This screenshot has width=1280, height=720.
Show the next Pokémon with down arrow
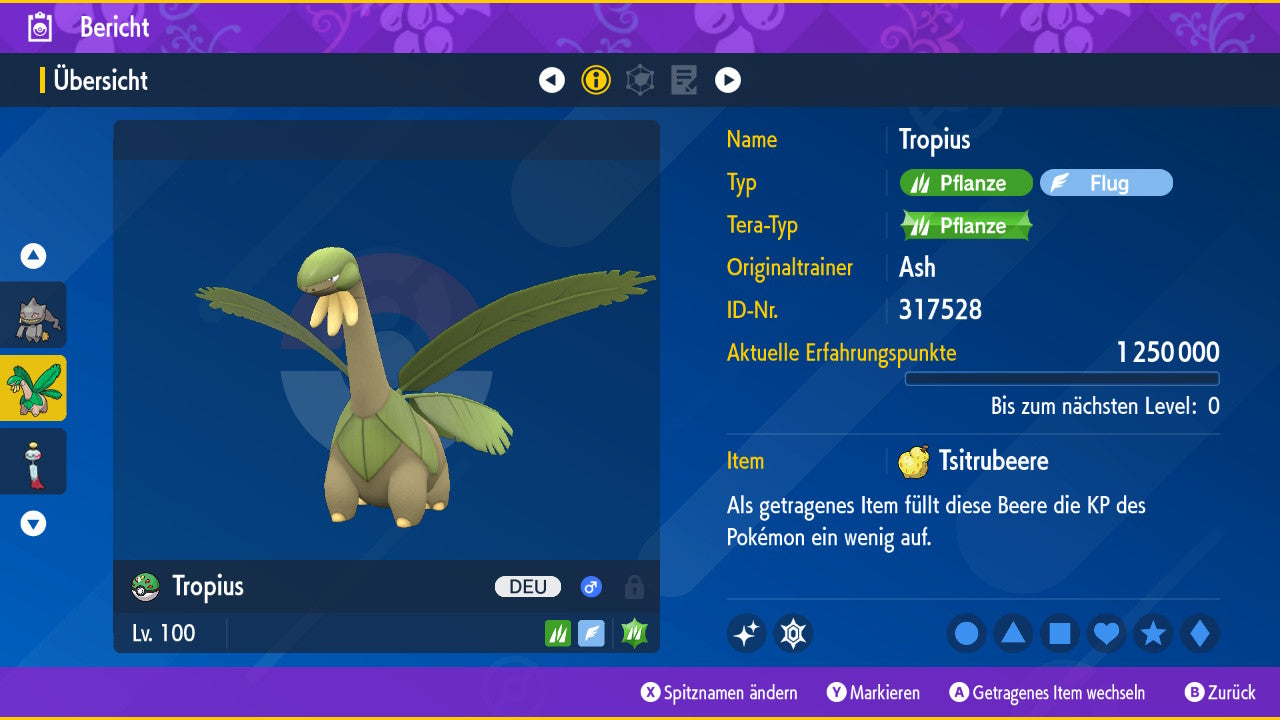click(33, 523)
